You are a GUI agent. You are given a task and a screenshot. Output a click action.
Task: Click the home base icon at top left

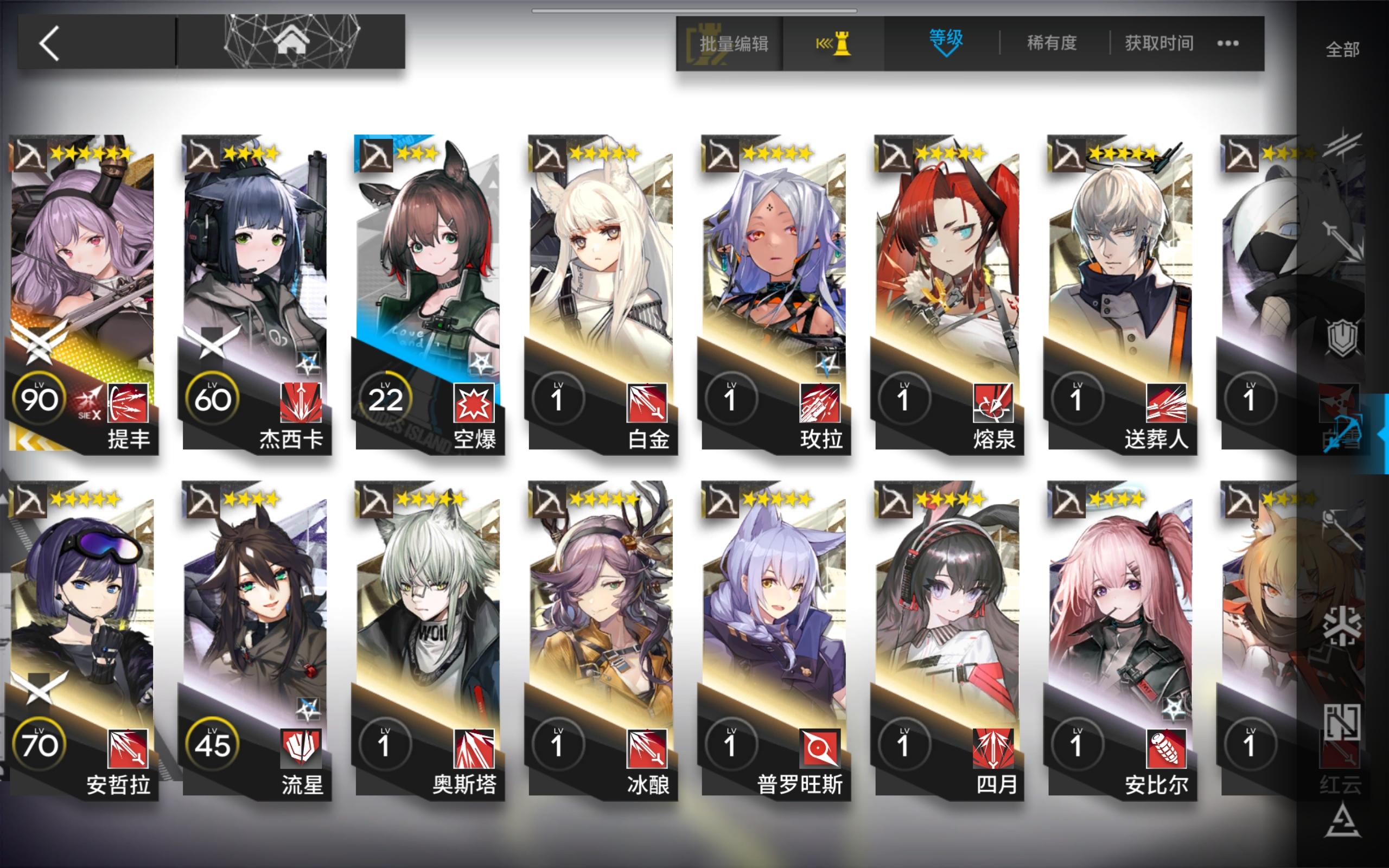tap(295, 41)
